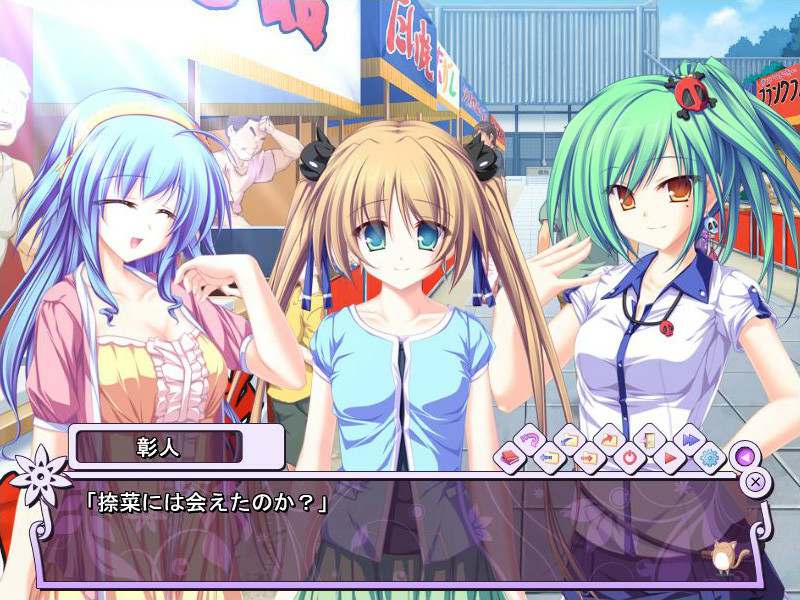Click the folder with blue left arrow
800x600 pixels.
(551, 458)
